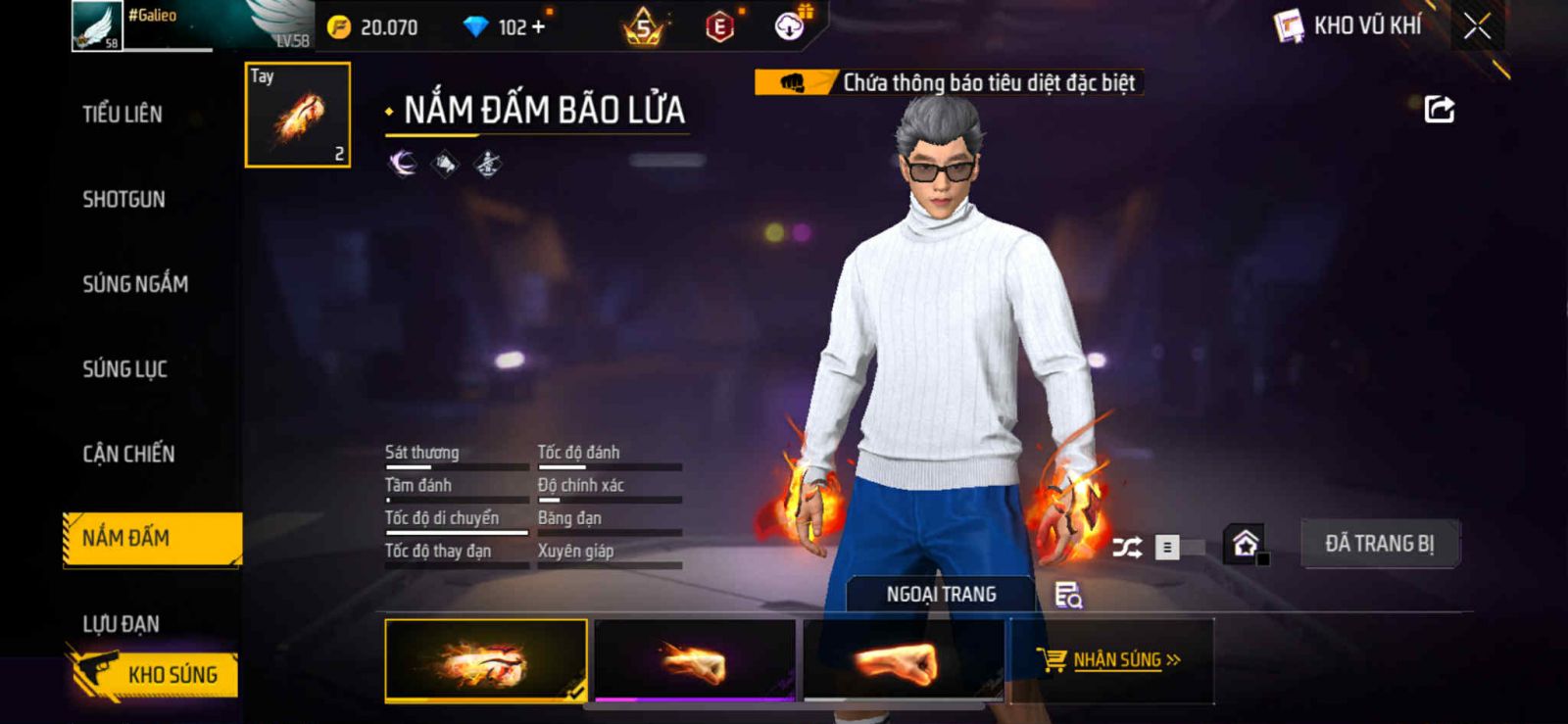Add more diamonds with the plus button
The width and height of the screenshot is (1568, 724).
[538, 27]
